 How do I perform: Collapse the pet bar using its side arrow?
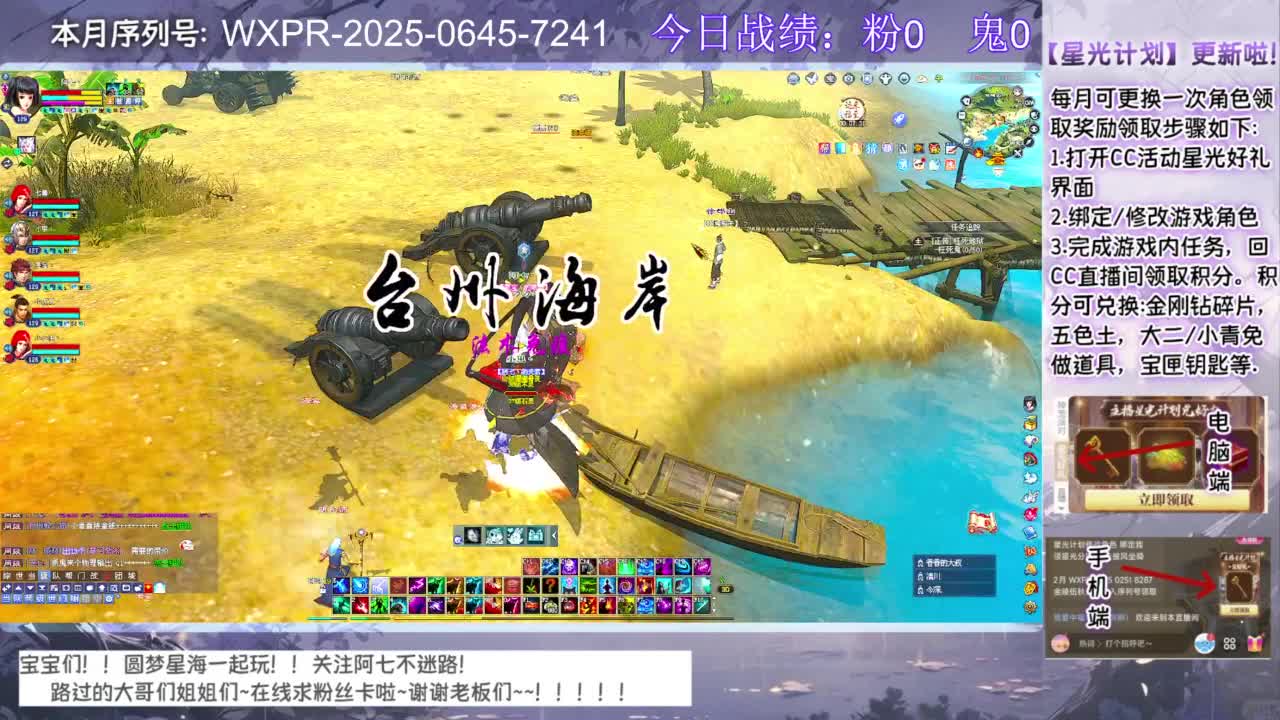coord(553,536)
